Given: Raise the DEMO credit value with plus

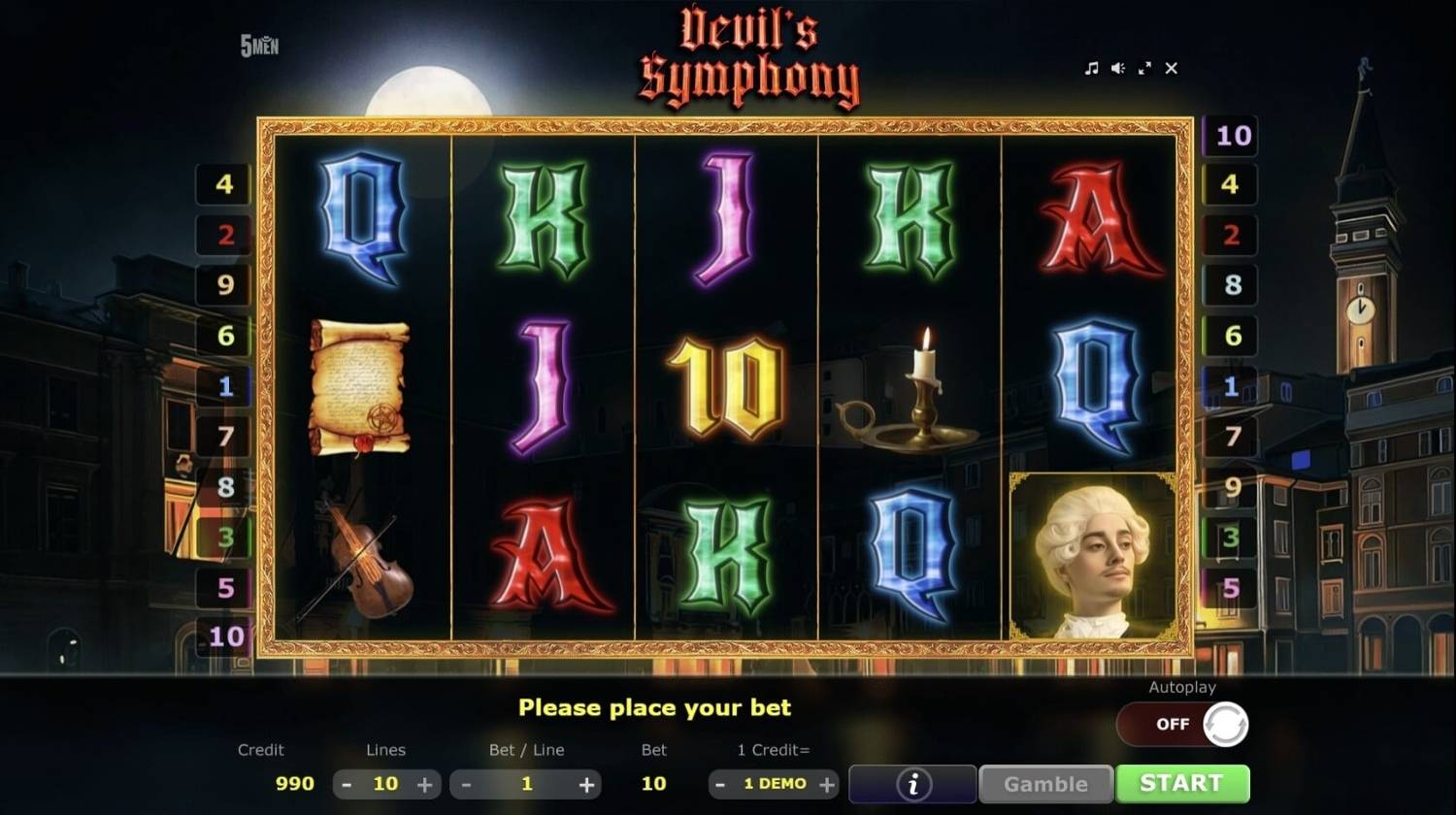Looking at the screenshot, I should click(826, 783).
